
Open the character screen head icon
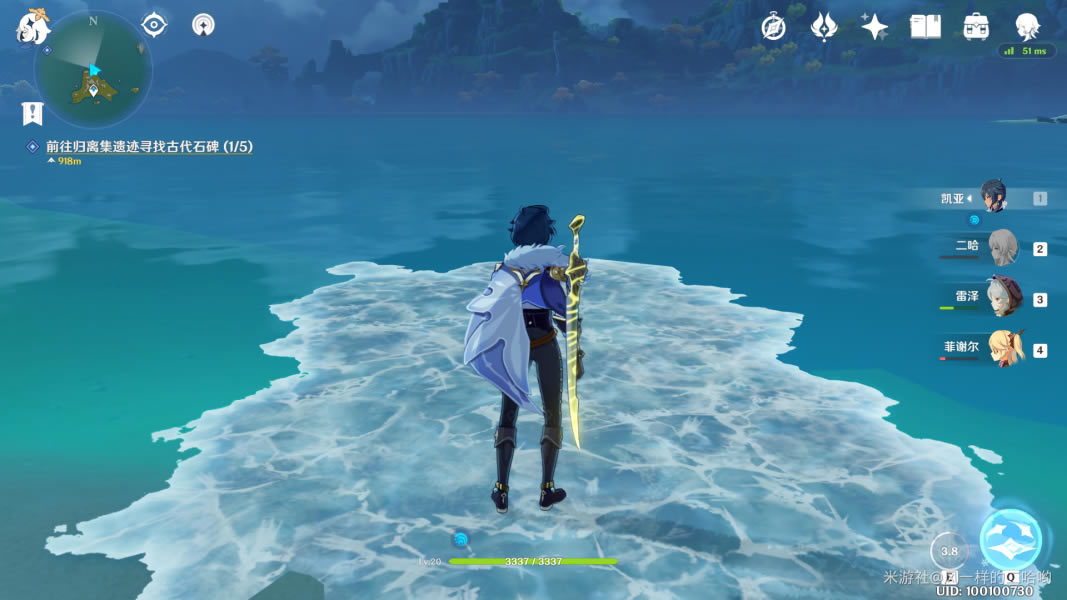click(1027, 26)
